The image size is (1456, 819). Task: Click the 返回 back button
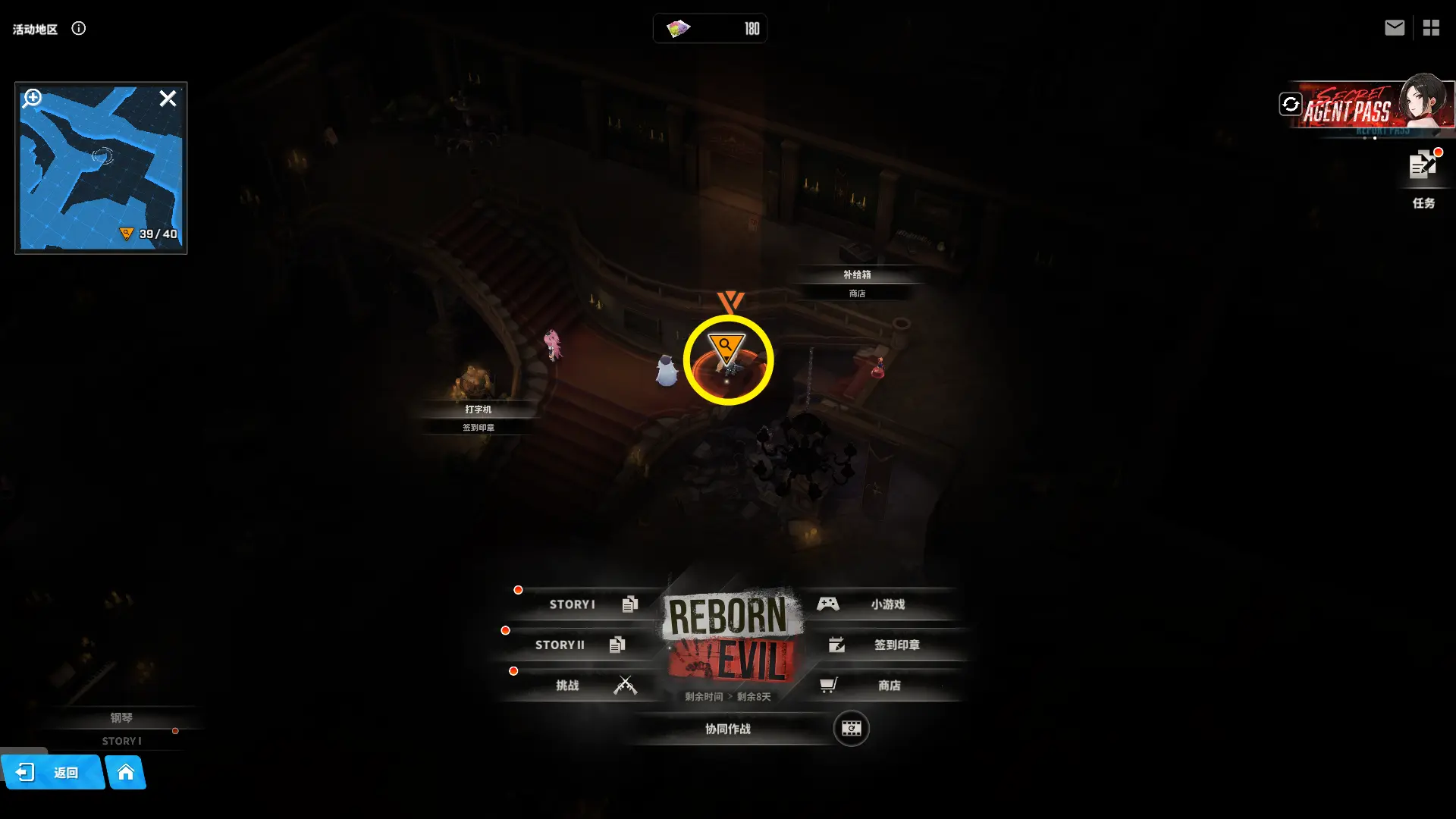[x=52, y=772]
